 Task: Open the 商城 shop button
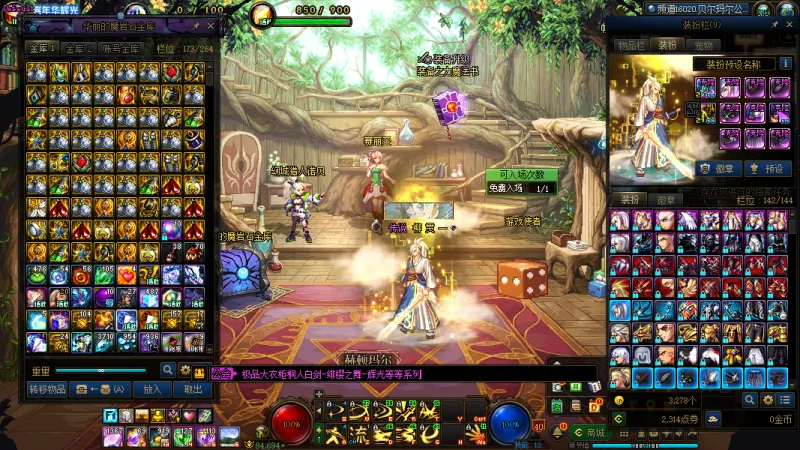point(590,432)
